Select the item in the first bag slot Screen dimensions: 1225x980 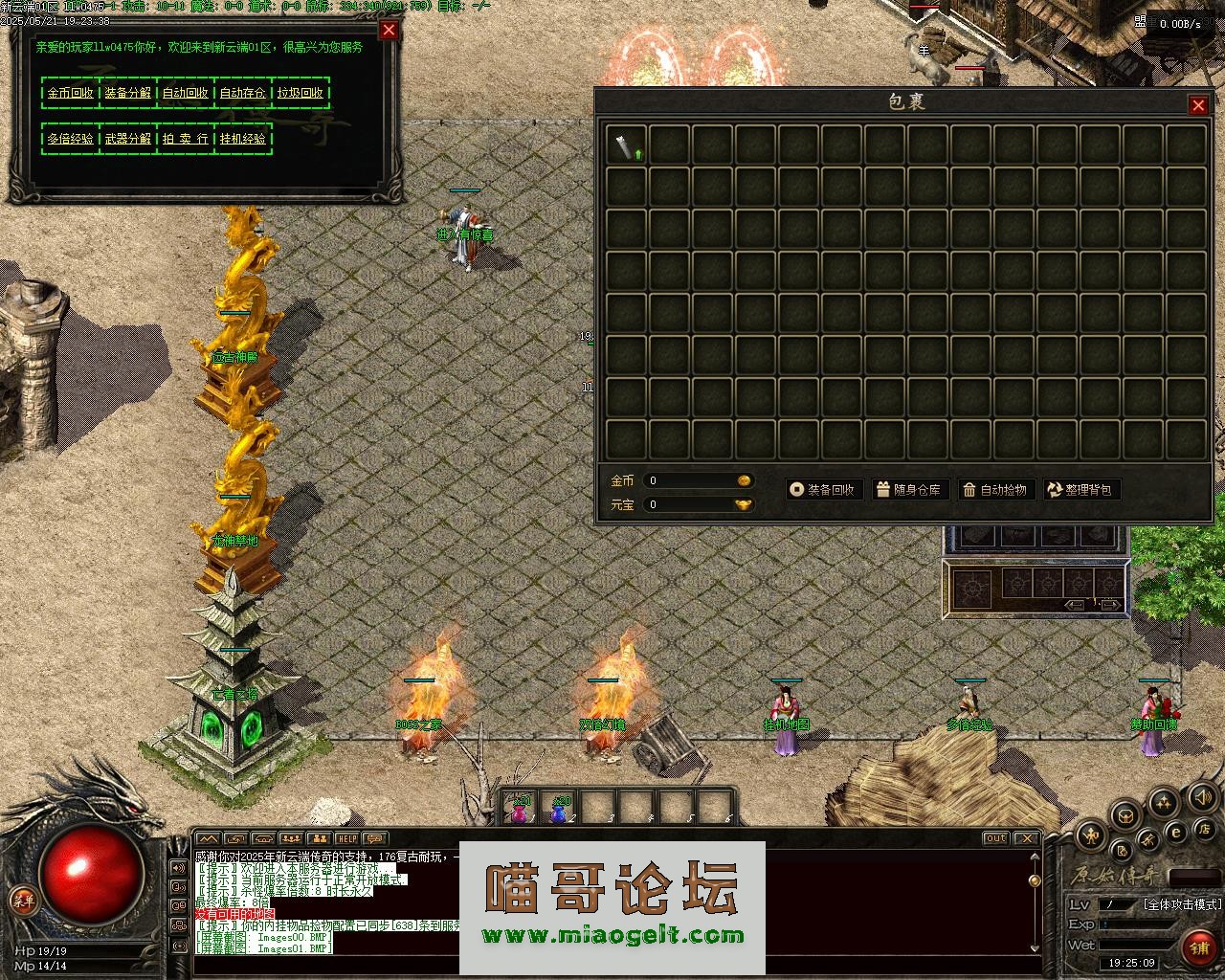[627, 145]
